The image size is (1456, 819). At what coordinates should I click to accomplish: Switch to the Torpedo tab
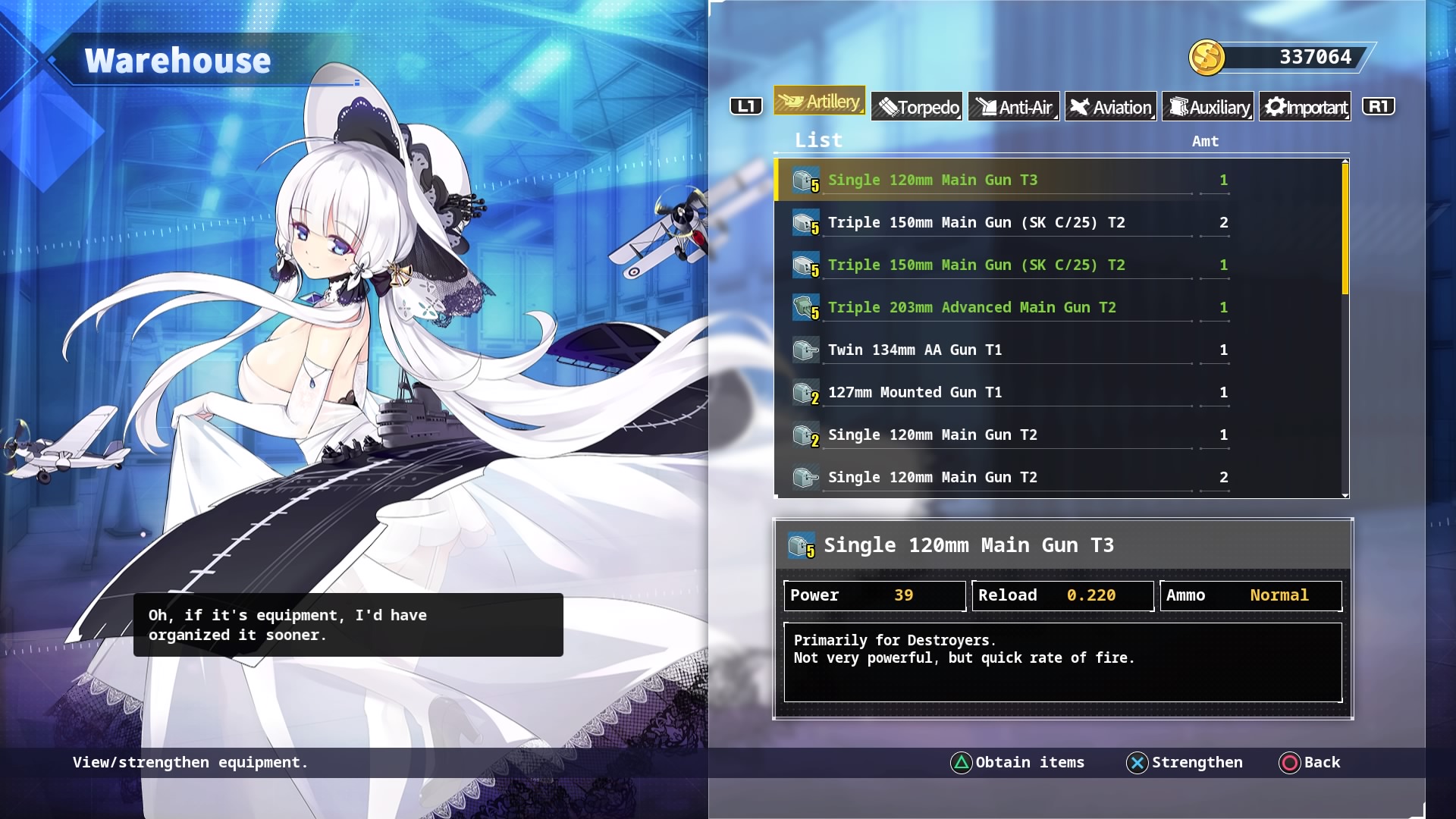coord(917,107)
